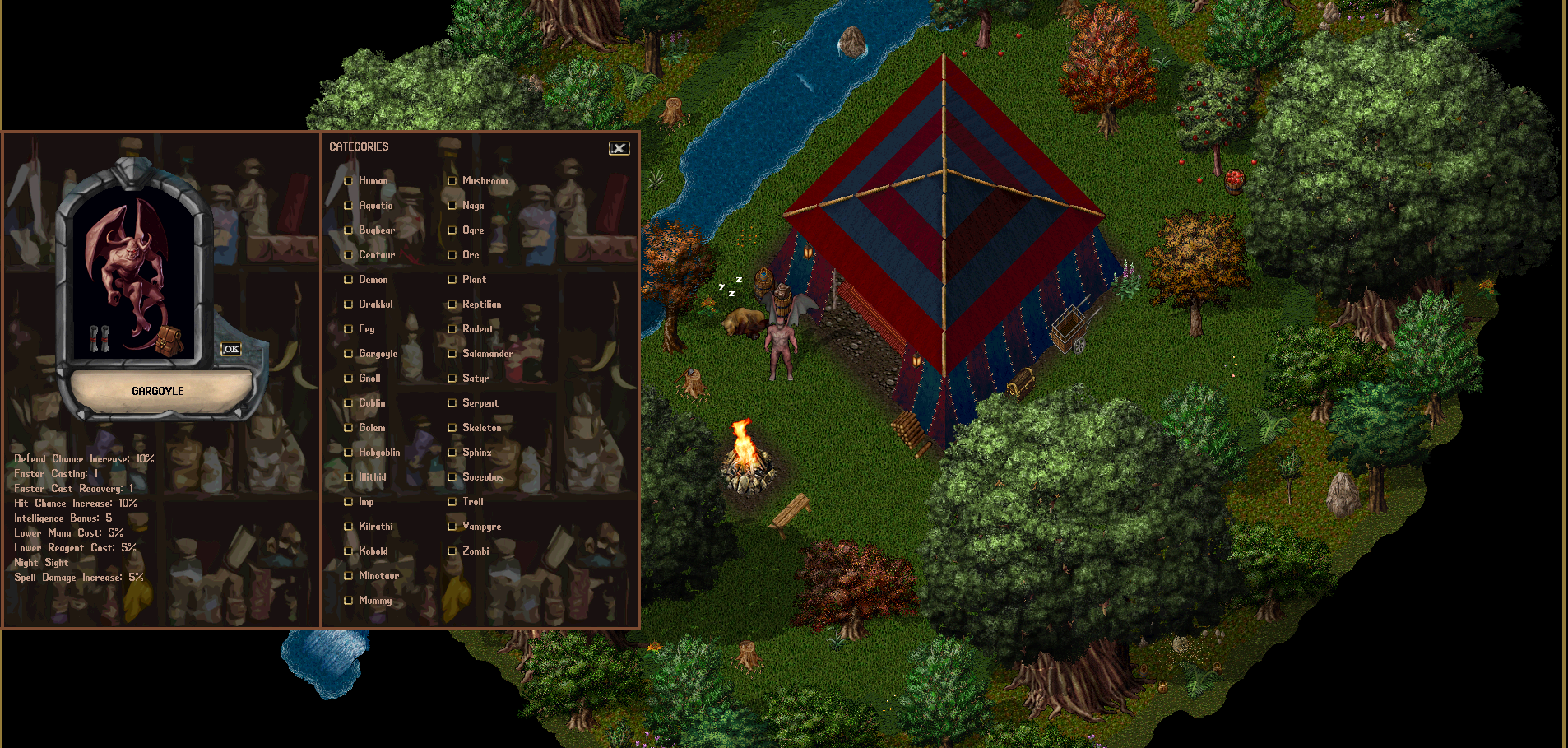Check the Drakkul category checkbox

pyautogui.click(x=349, y=304)
